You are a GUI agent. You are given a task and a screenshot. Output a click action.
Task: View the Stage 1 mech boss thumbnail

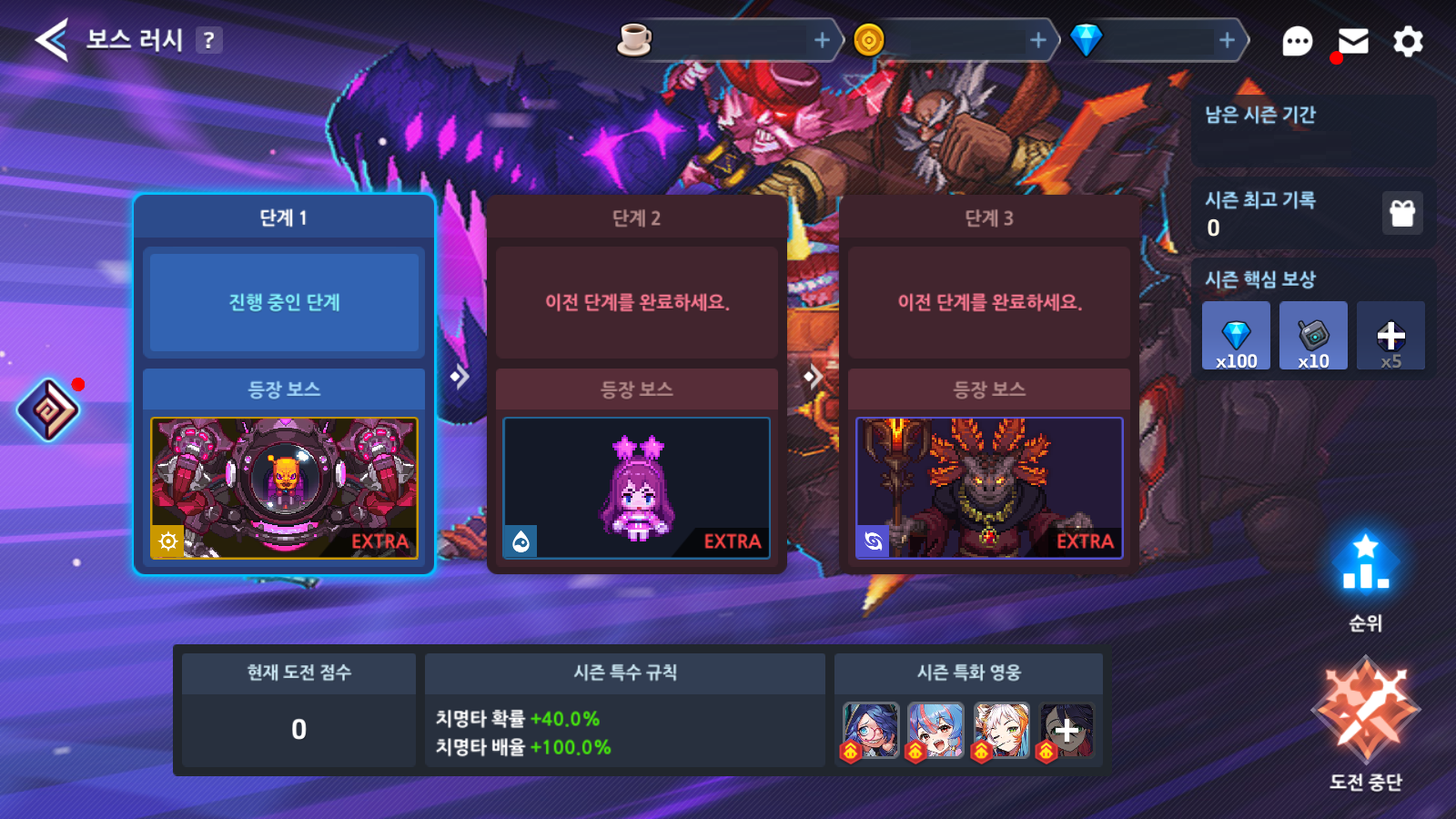pos(284,488)
